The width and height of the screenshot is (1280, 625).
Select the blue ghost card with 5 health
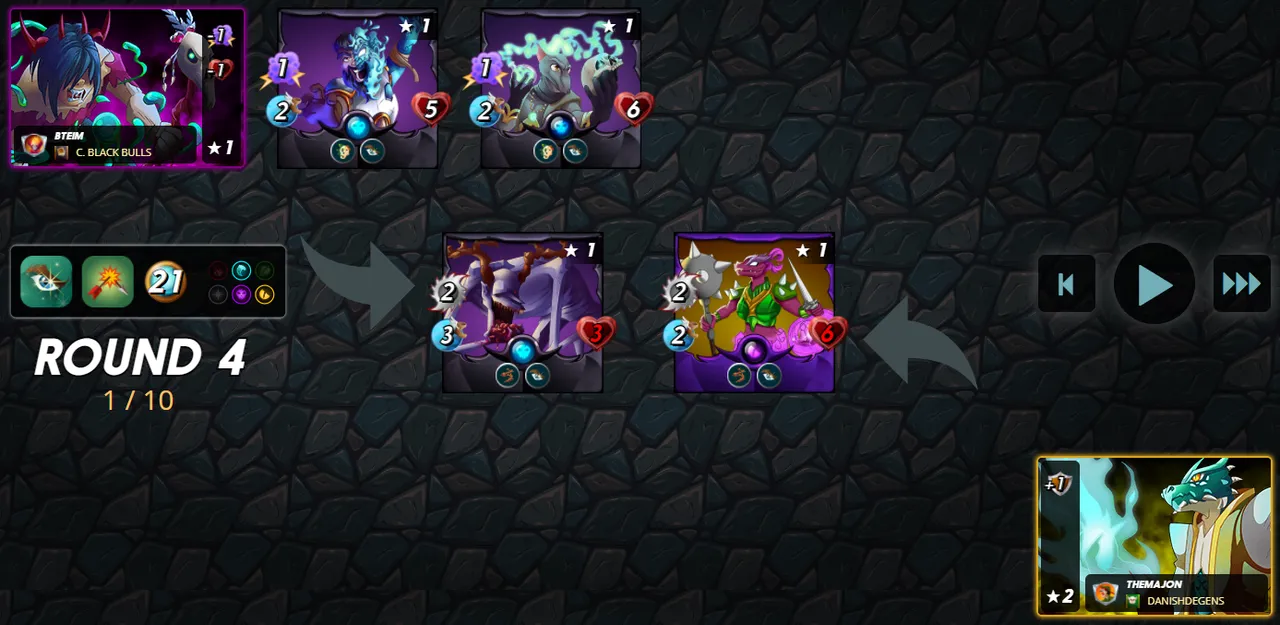[x=358, y=88]
